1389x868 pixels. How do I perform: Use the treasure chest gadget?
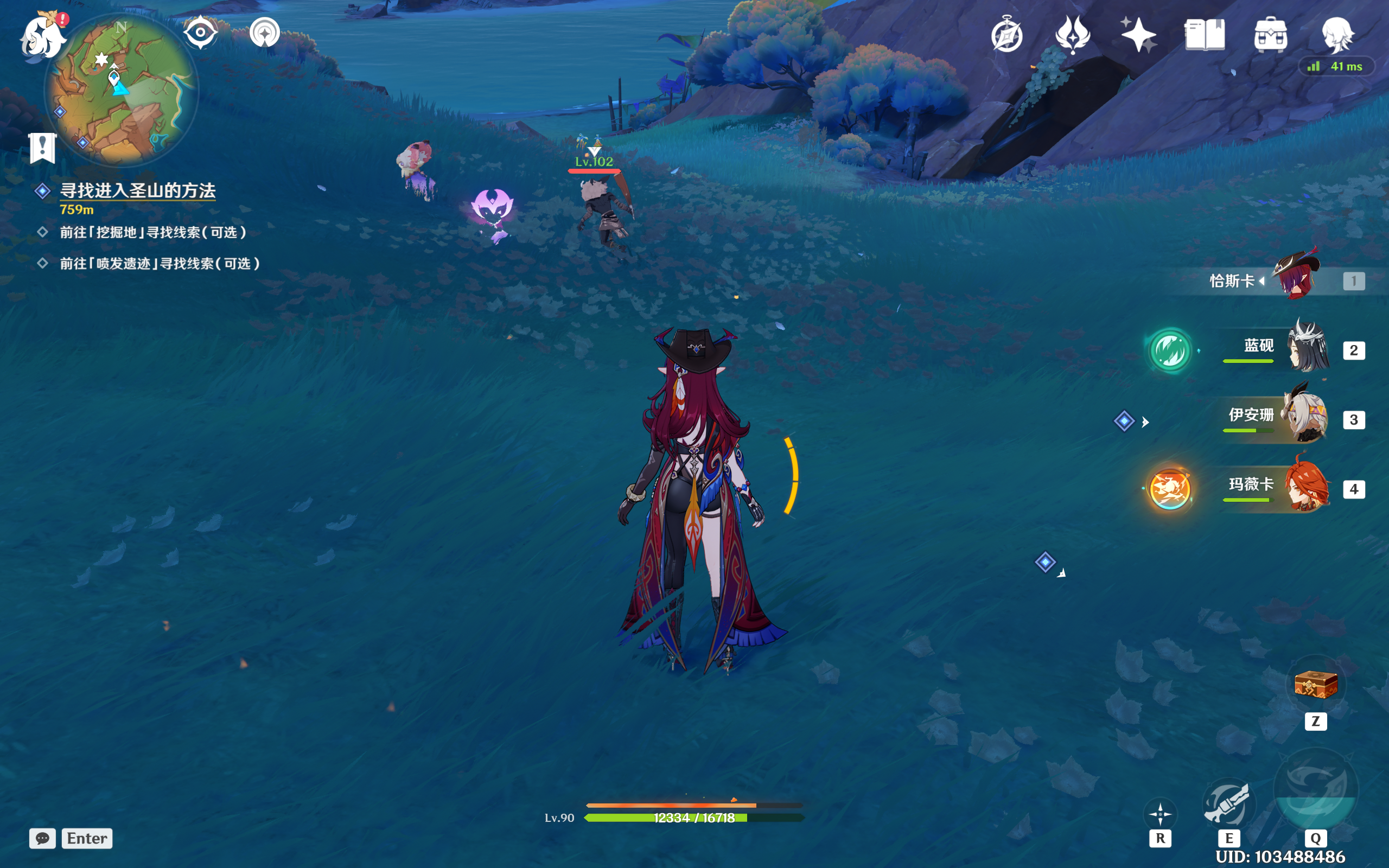click(x=1316, y=684)
